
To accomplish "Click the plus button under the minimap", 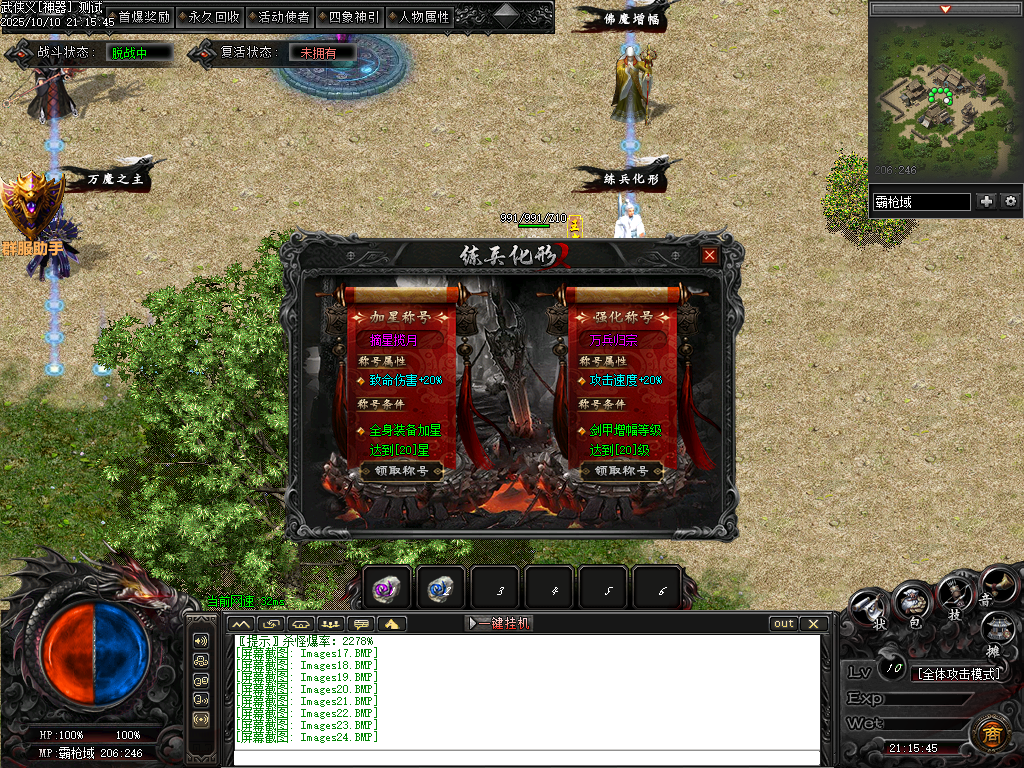I will click(x=986, y=201).
